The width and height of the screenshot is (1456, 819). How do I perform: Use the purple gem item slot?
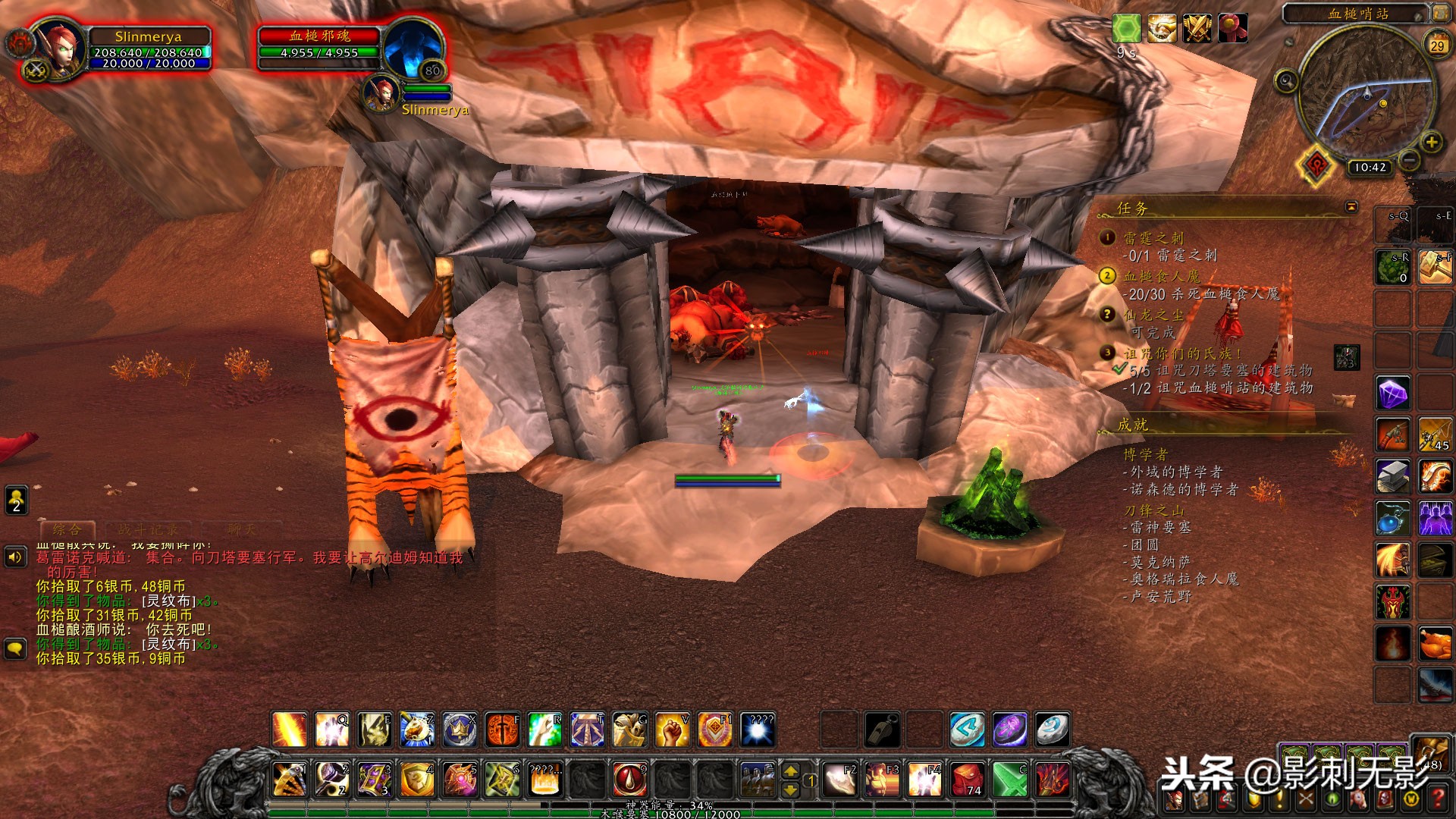(1392, 394)
